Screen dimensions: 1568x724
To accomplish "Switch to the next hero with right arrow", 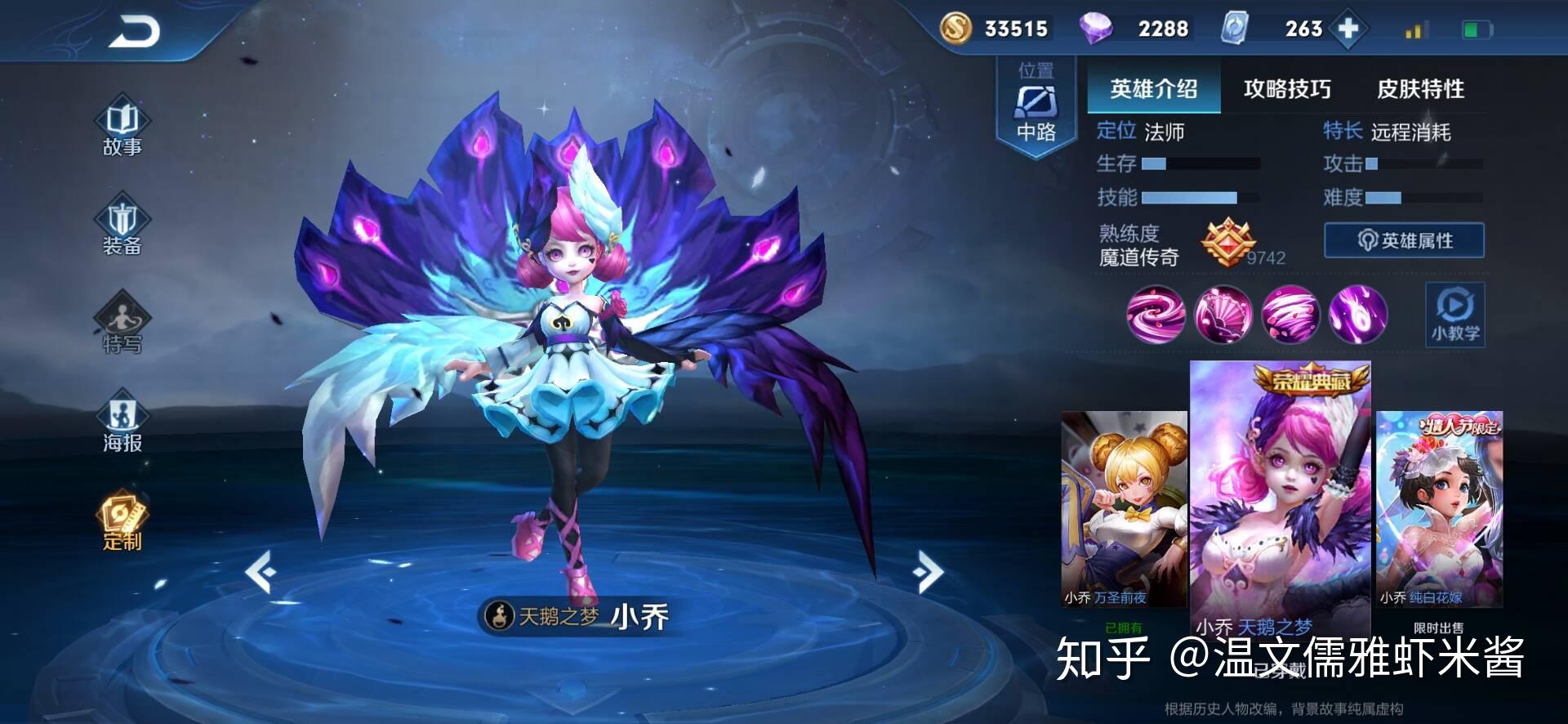I will pyautogui.click(x=929, y=571).
